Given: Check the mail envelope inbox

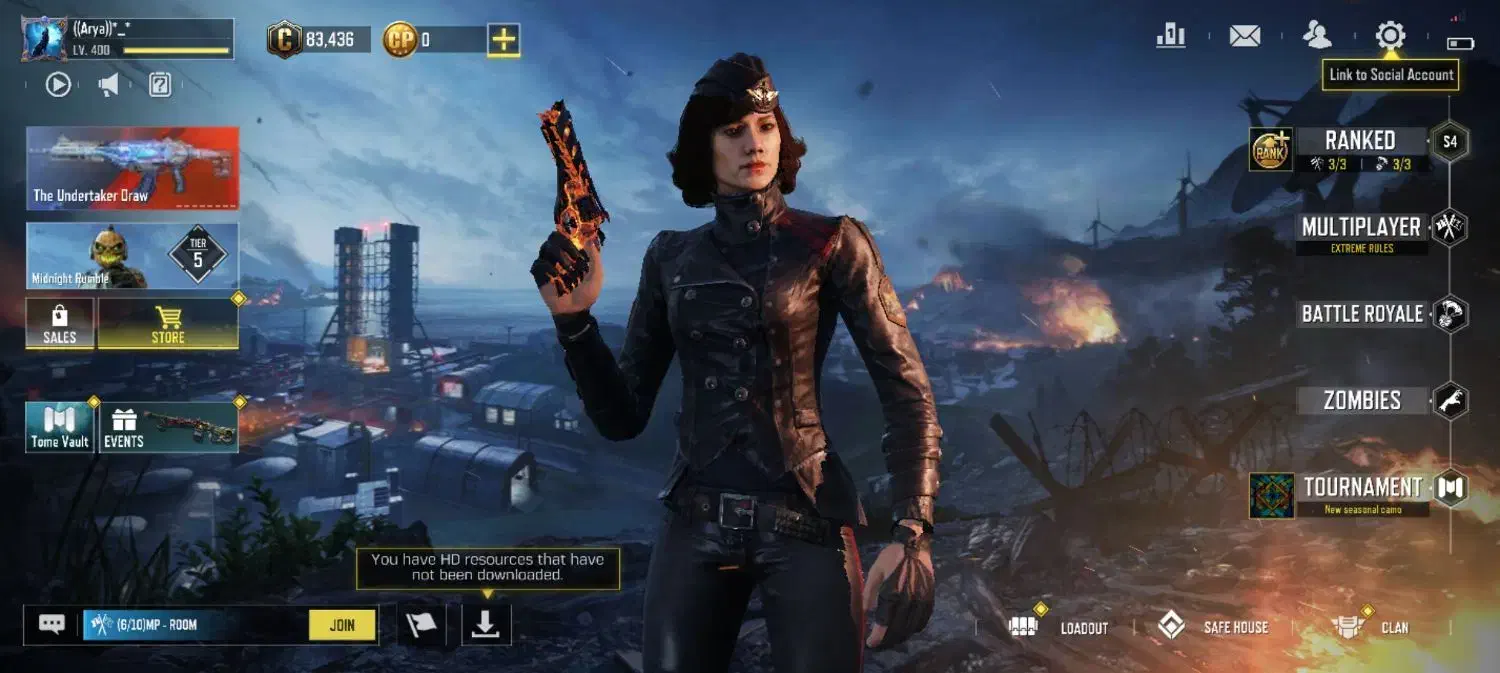Looking at the screenshot, I should (x=1244, y=36).
